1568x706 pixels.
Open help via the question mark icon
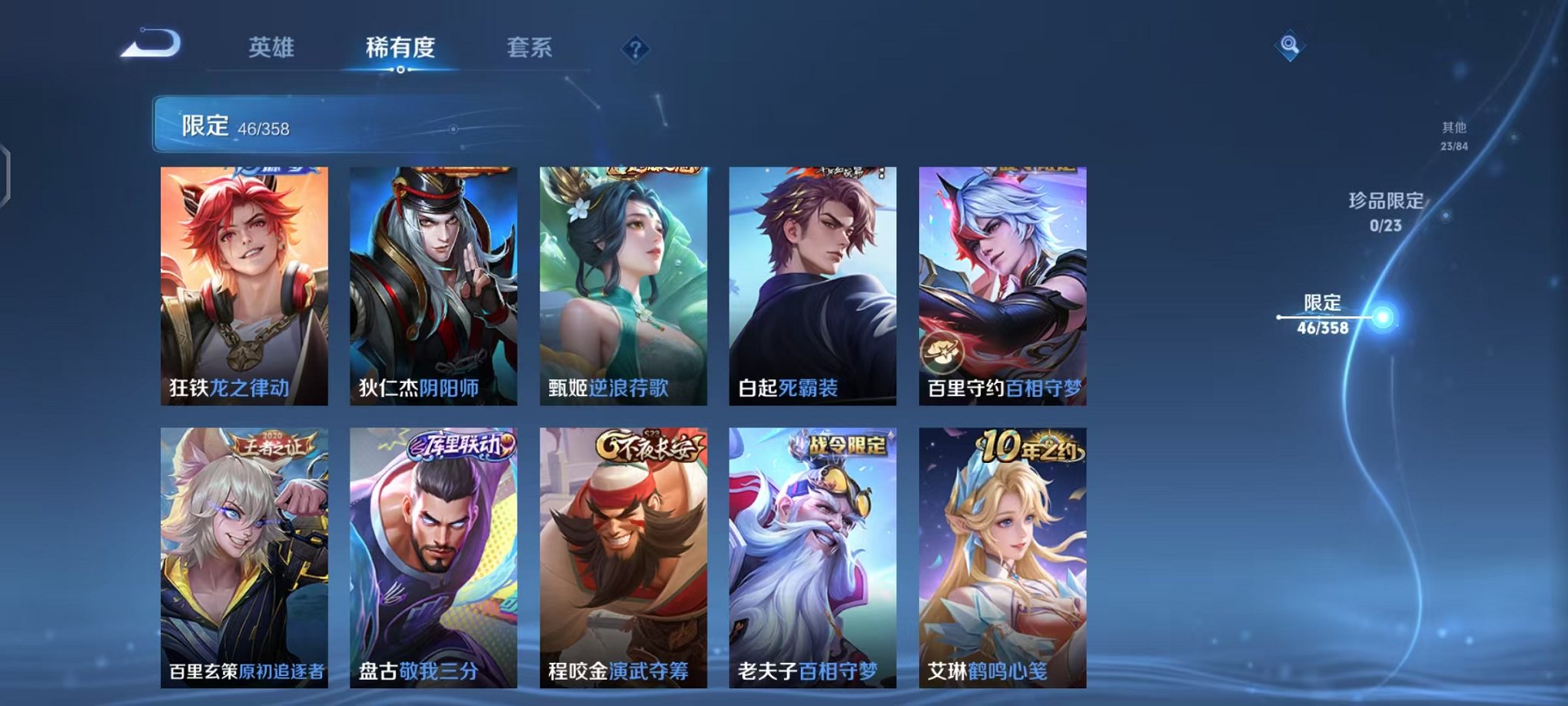(x=633, y=51)
